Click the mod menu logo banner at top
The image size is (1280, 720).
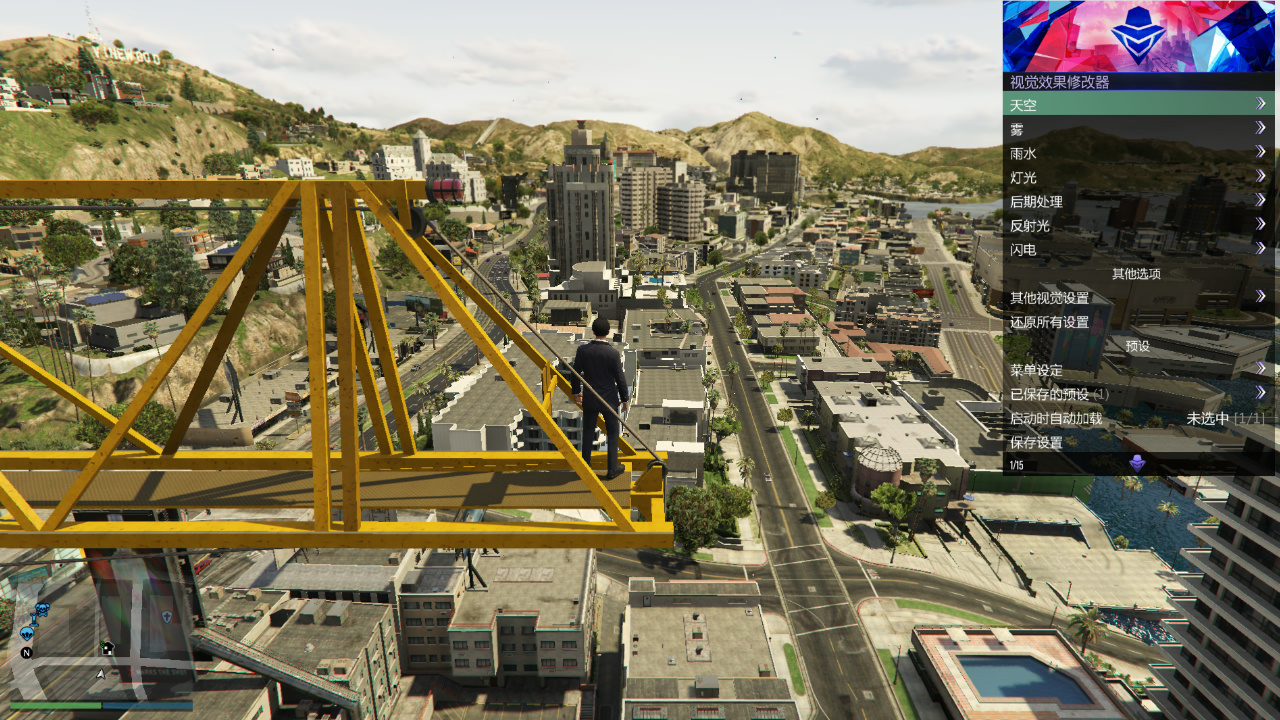(x=1140, y=35)
